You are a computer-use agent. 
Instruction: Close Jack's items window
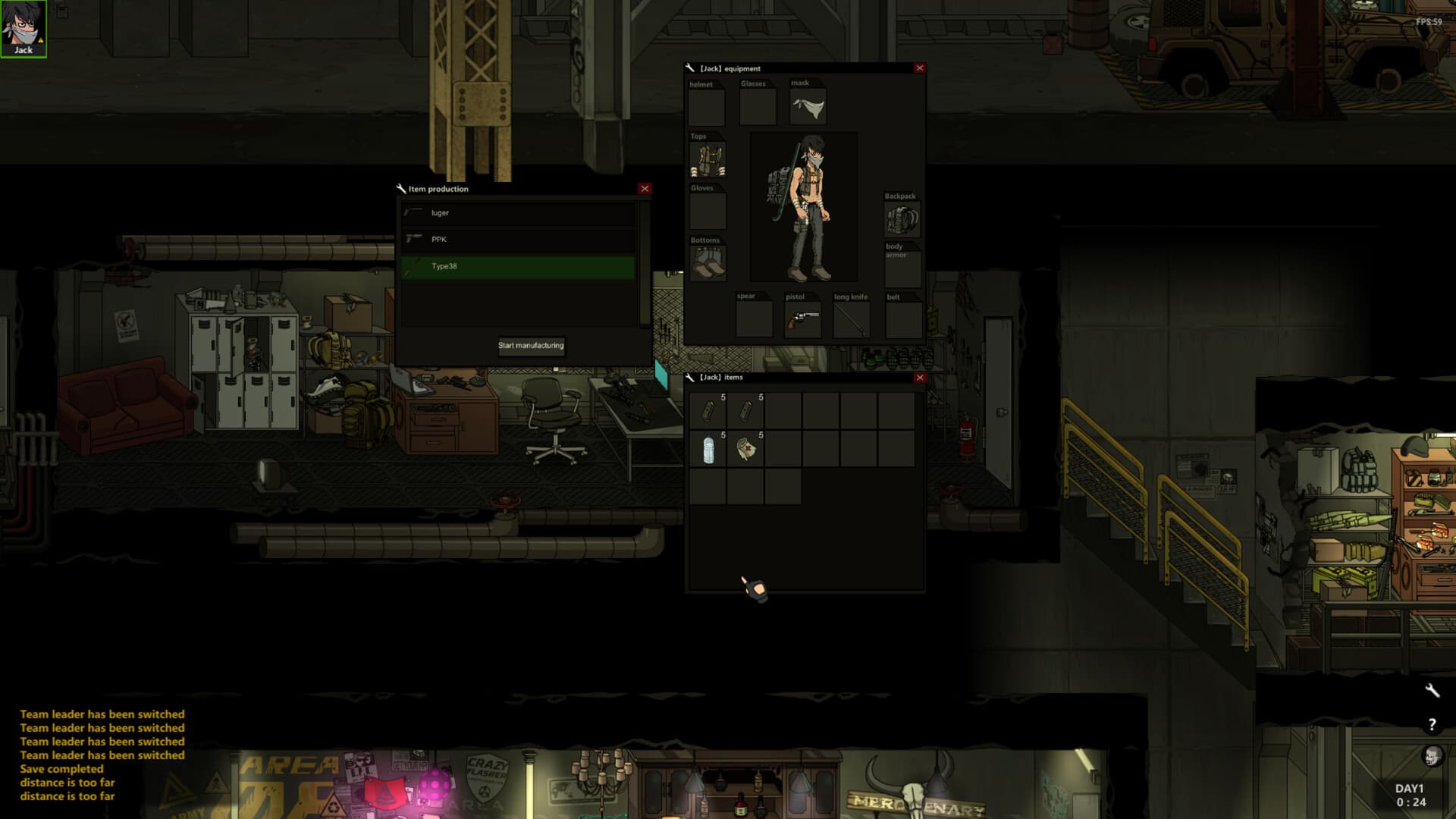coord(920,378)
